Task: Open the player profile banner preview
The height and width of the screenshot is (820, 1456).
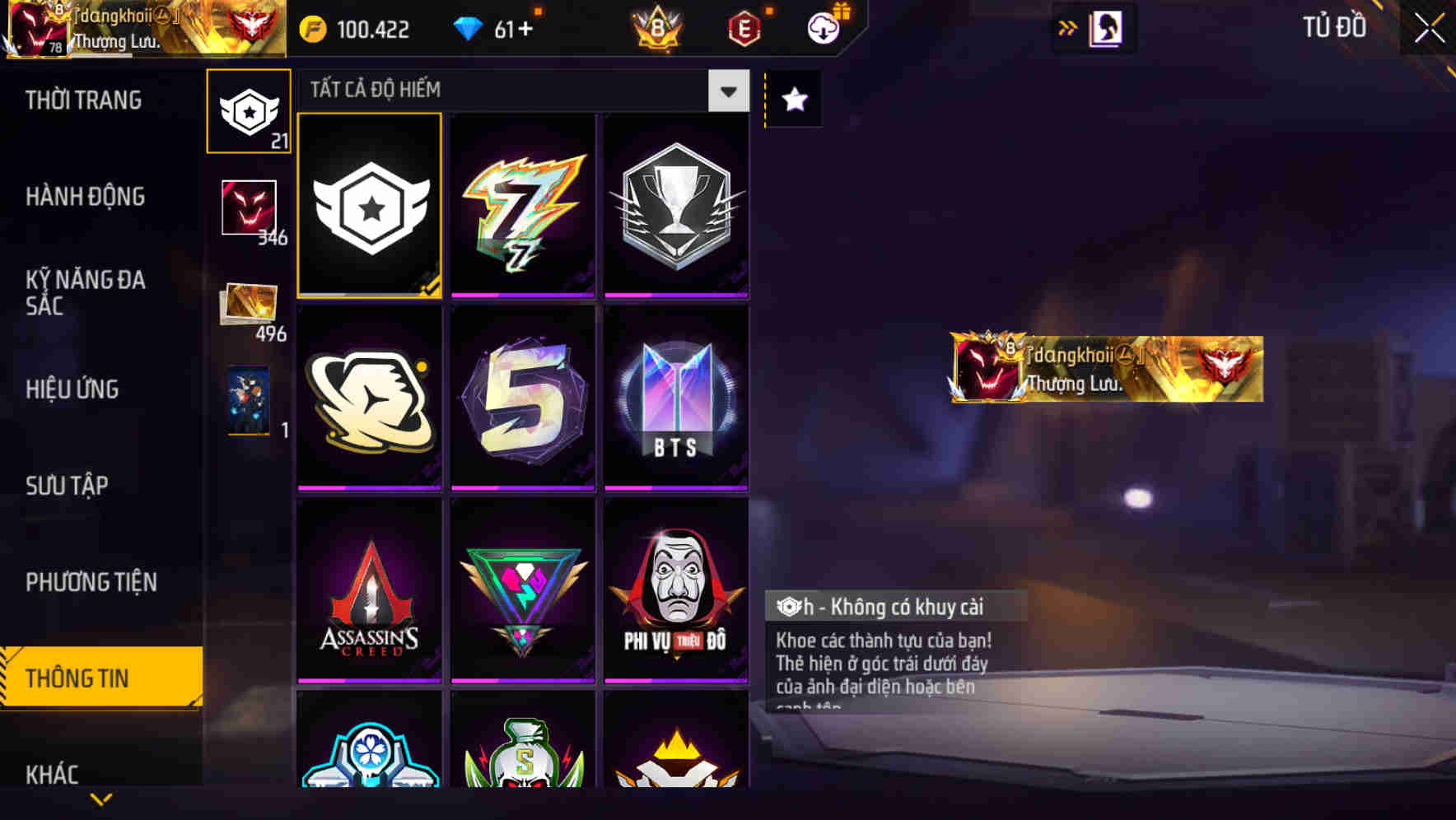Action: click(1104, 369)
